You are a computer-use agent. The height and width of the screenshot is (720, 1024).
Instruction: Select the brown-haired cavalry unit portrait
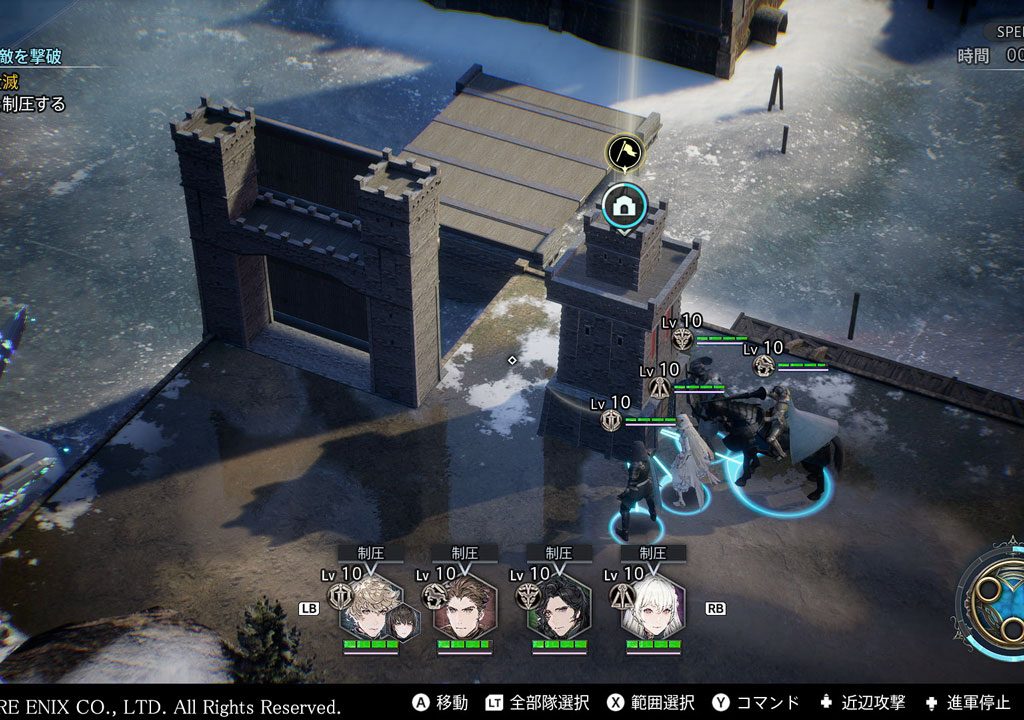tap(465, 608)
